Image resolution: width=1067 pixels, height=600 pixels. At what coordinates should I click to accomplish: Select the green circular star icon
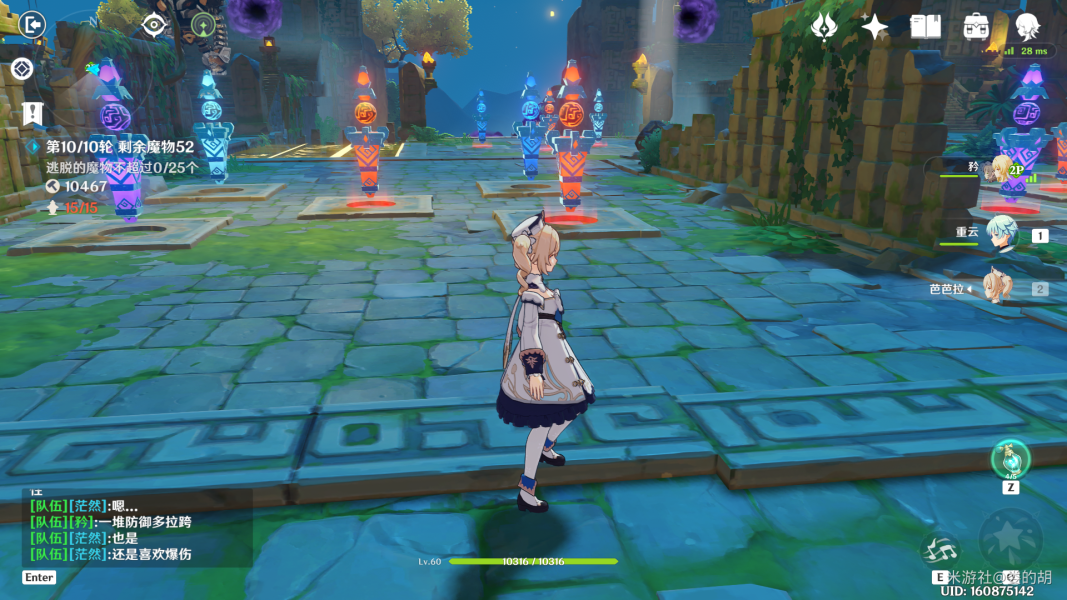pyautogui.click(x=204, y=26)
